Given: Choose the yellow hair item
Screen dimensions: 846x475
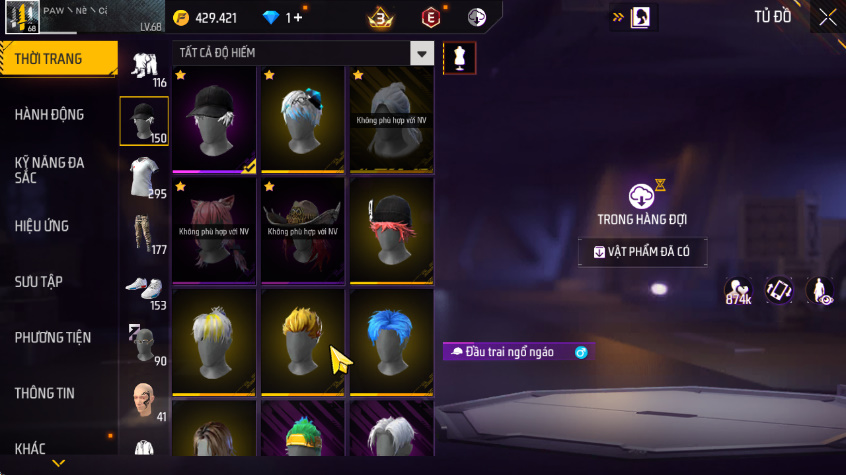Looking at the screenshot, I should (302, 340).
